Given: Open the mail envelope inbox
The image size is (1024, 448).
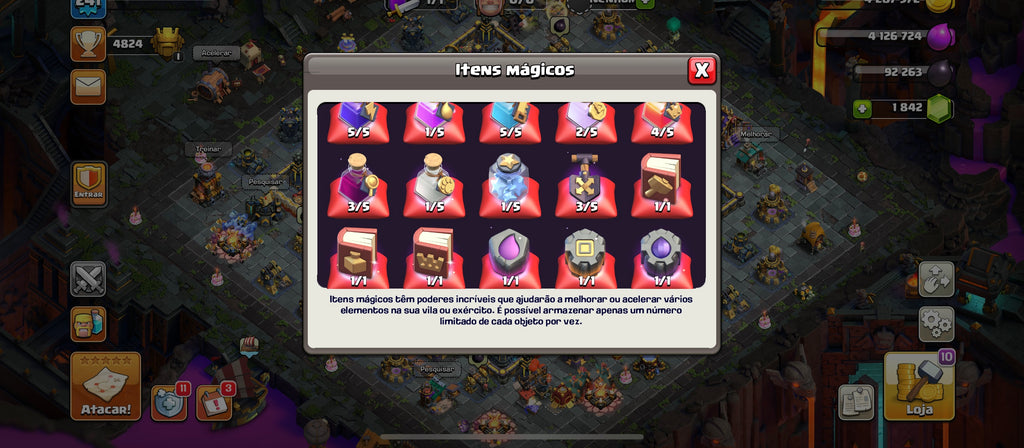Looking at the screenshot, I should [88, 86].
